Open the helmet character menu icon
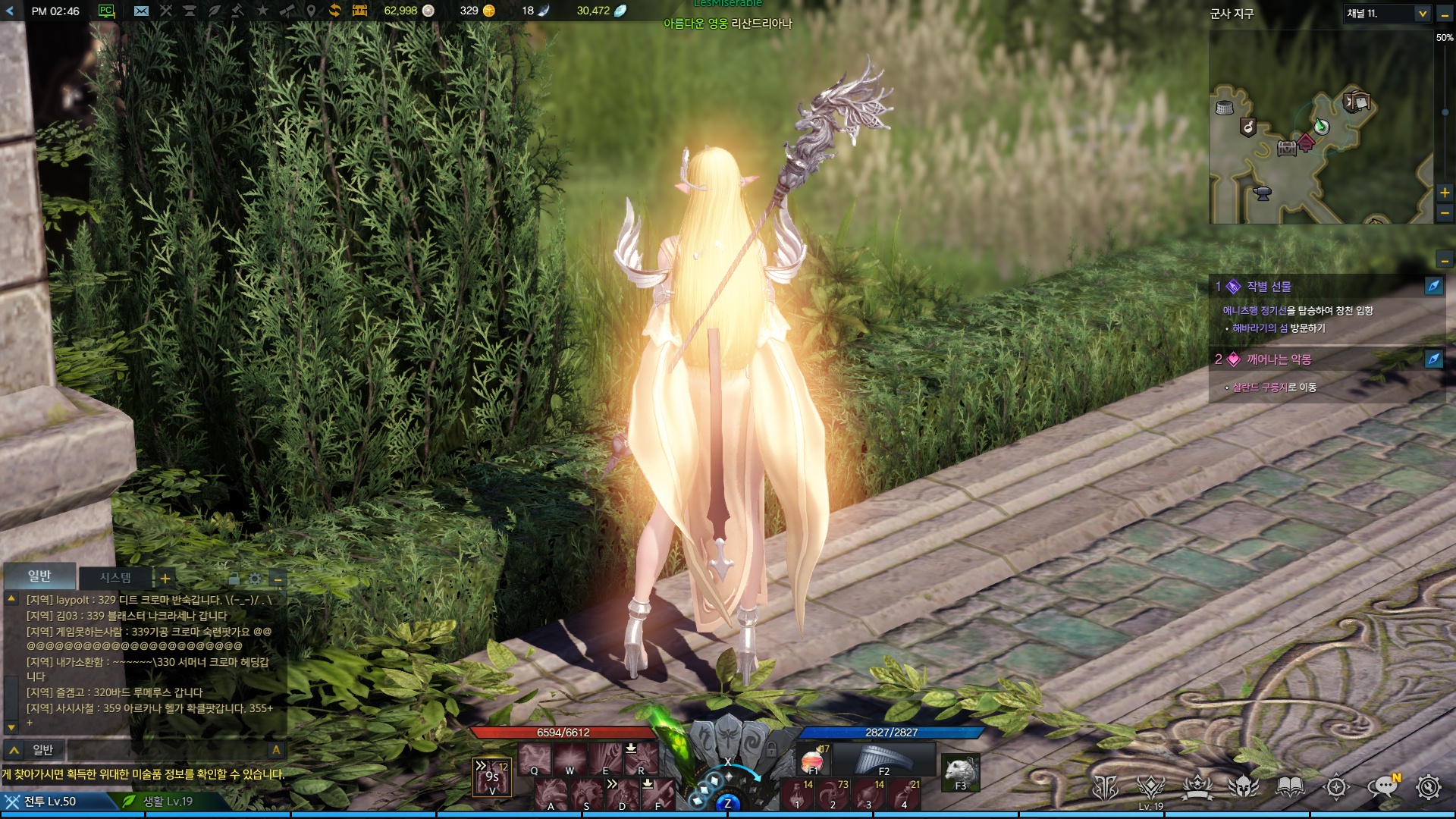The width and height of the screenshot is (1456, 819). pos(1244,787)
